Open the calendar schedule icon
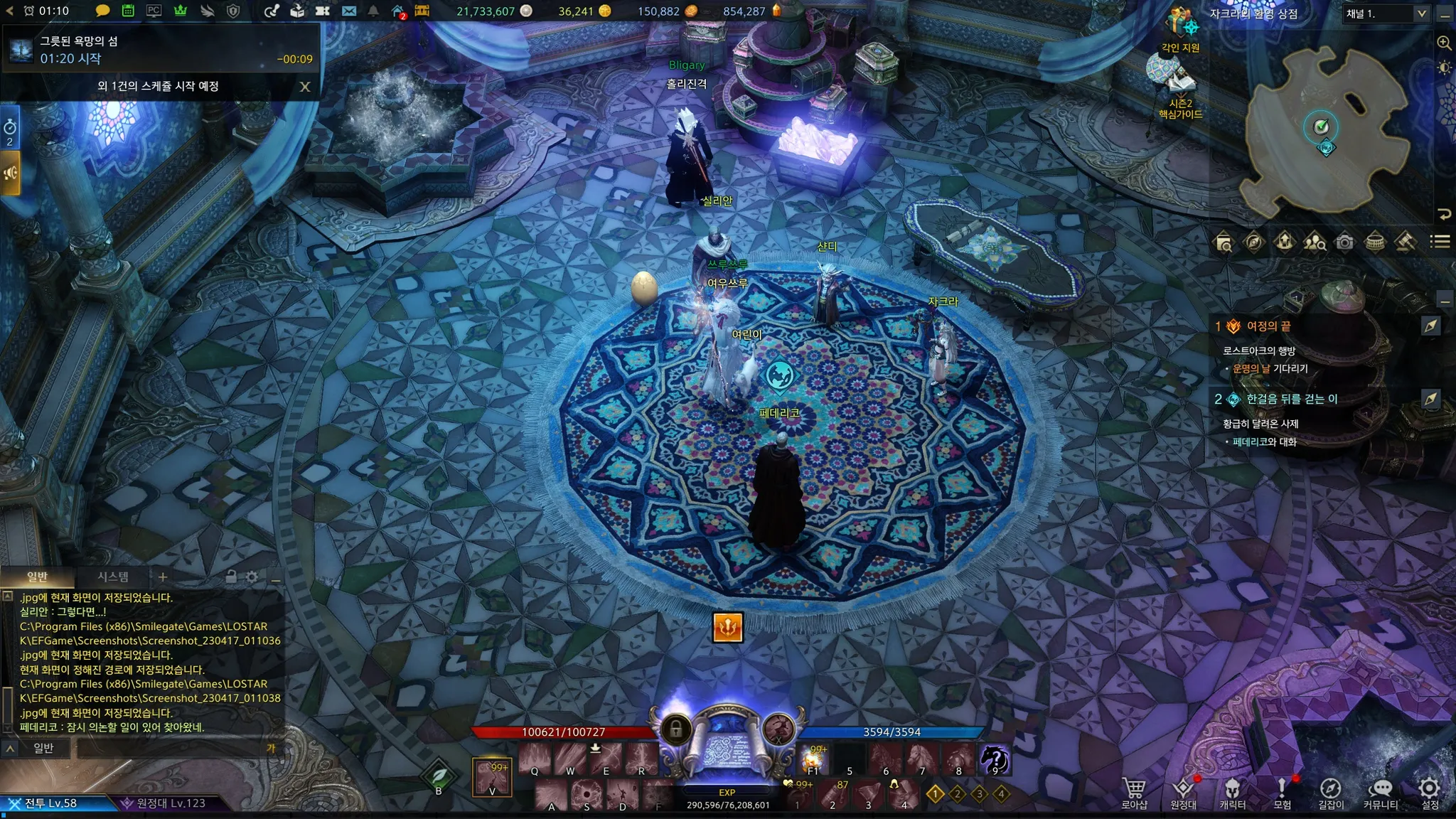 [x=128, y=11]
